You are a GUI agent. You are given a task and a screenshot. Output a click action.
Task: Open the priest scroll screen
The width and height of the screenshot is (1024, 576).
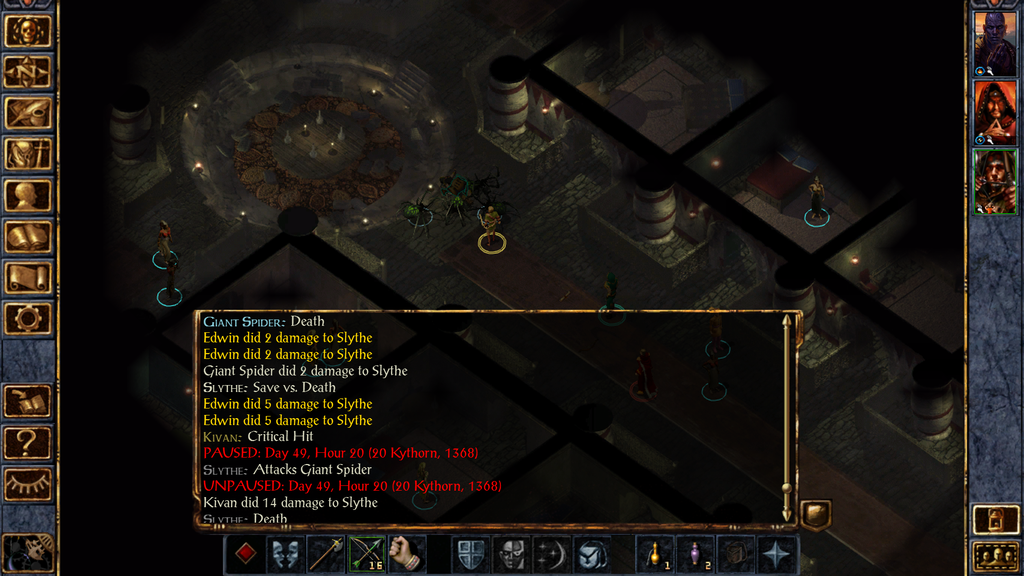point(27,278)
